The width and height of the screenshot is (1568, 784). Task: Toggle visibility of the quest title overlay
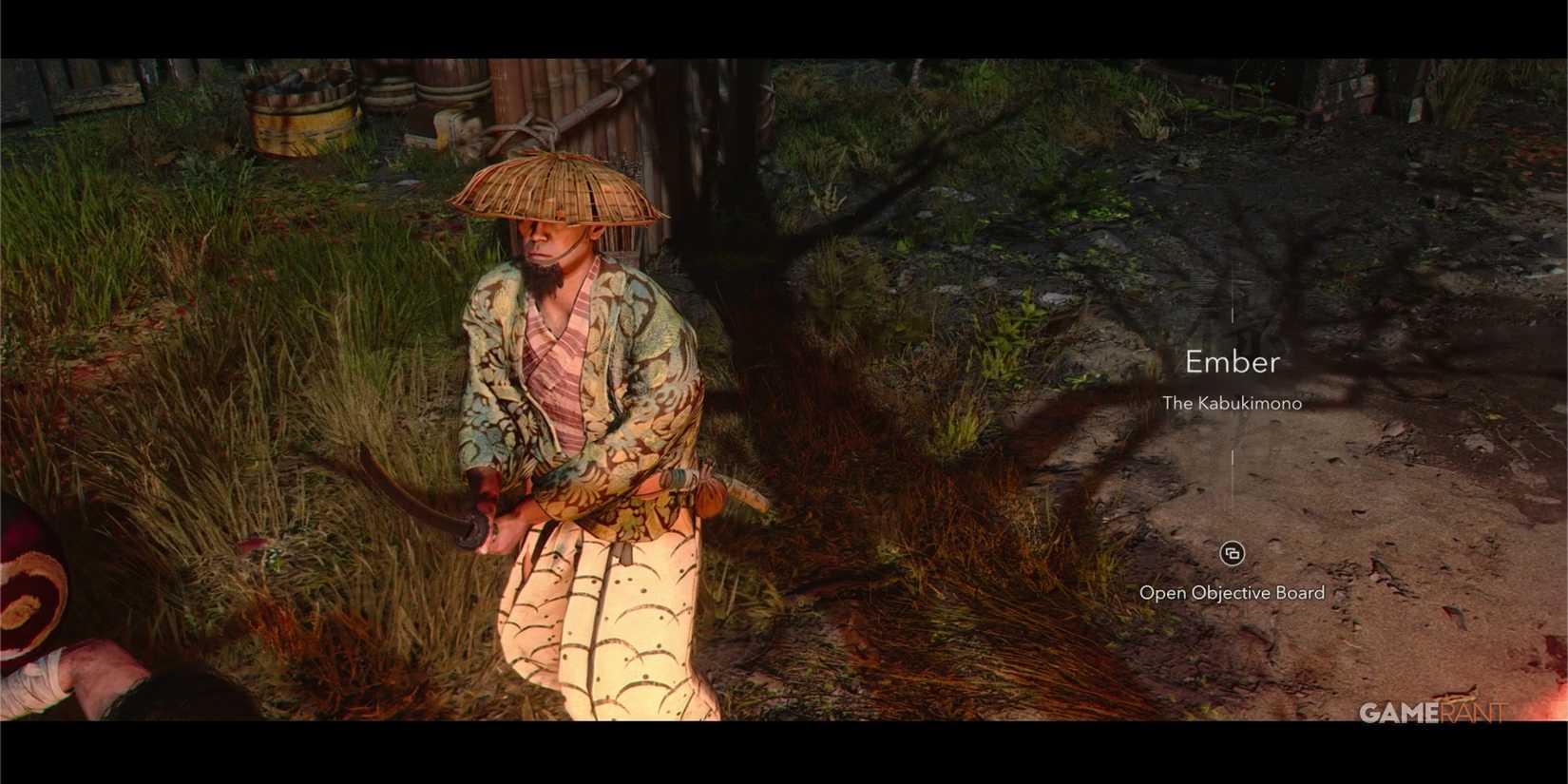point(1233,361)
